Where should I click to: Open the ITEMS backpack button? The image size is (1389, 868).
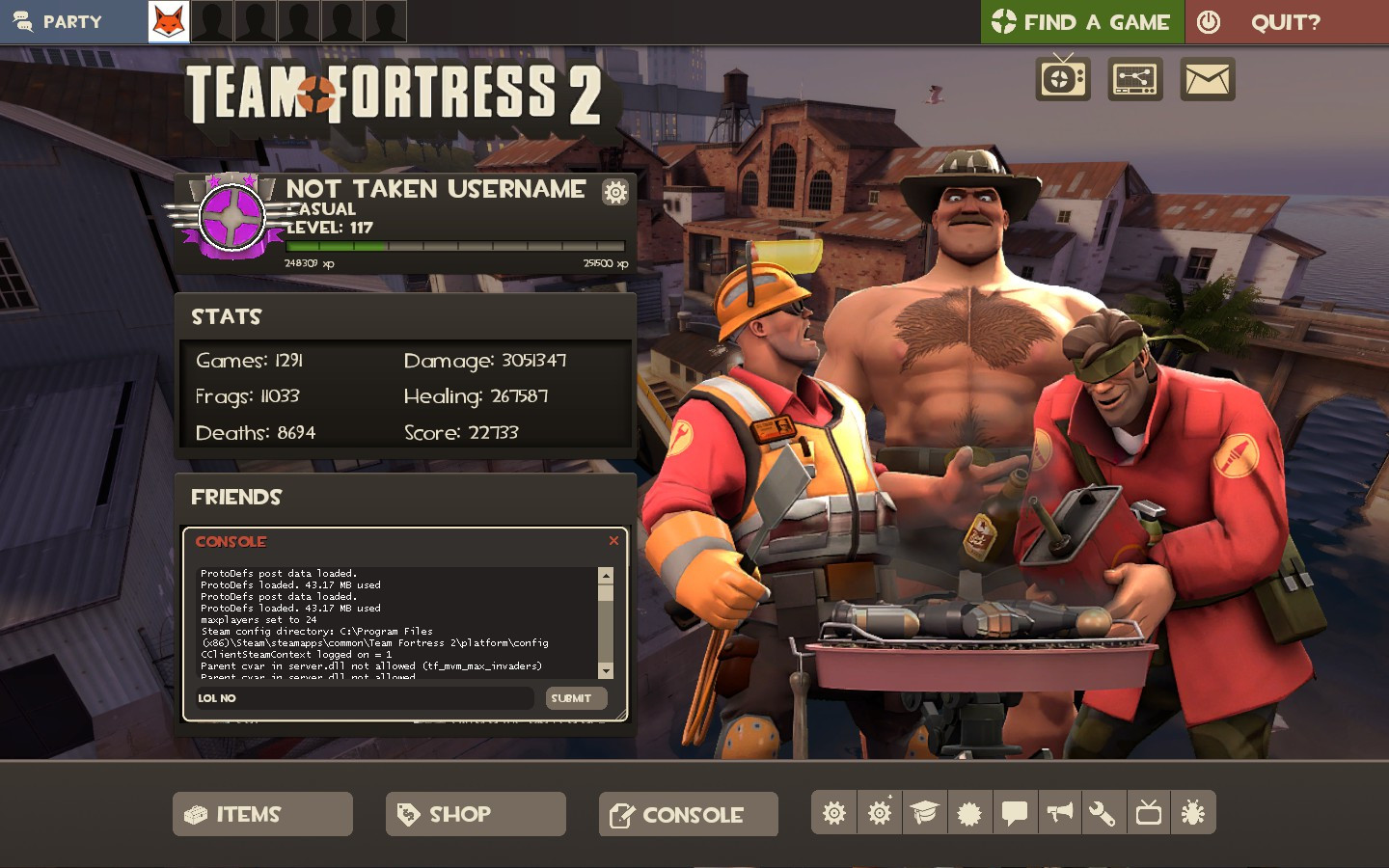point(261,814)
